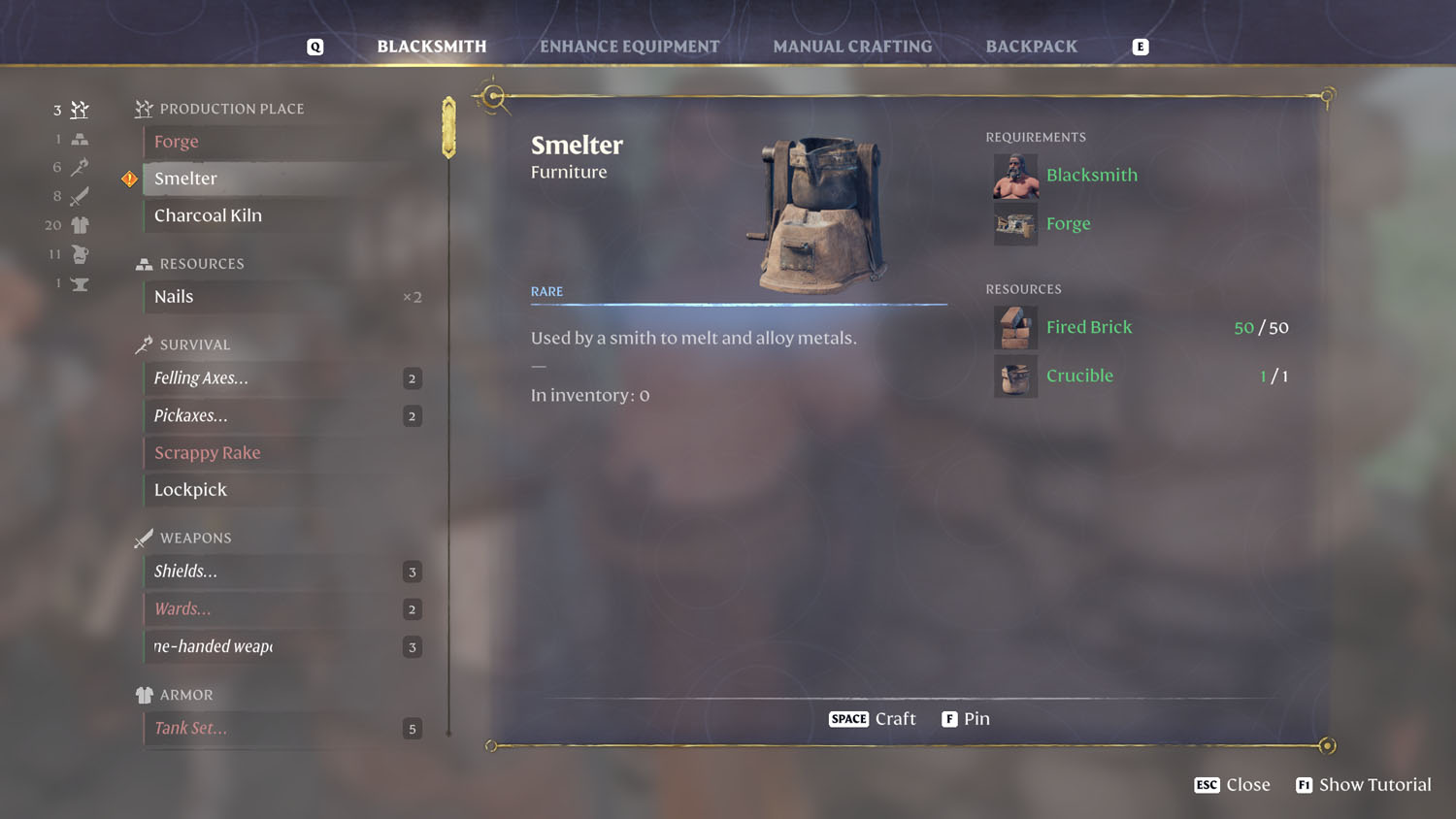View the Fired Brick resource

1089,328
